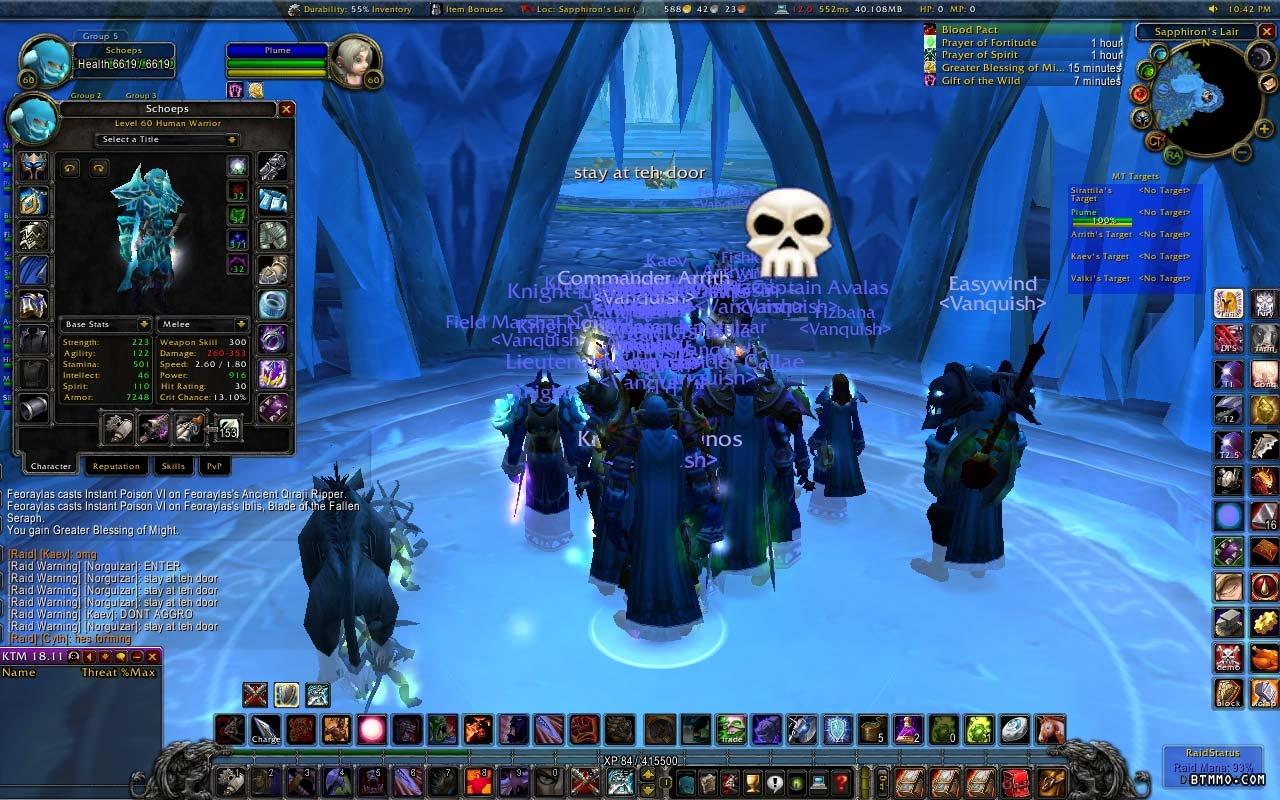This screenshot has width=1280, height=800.
Task: Change the Melee stats dropdown
Action: 203,324
